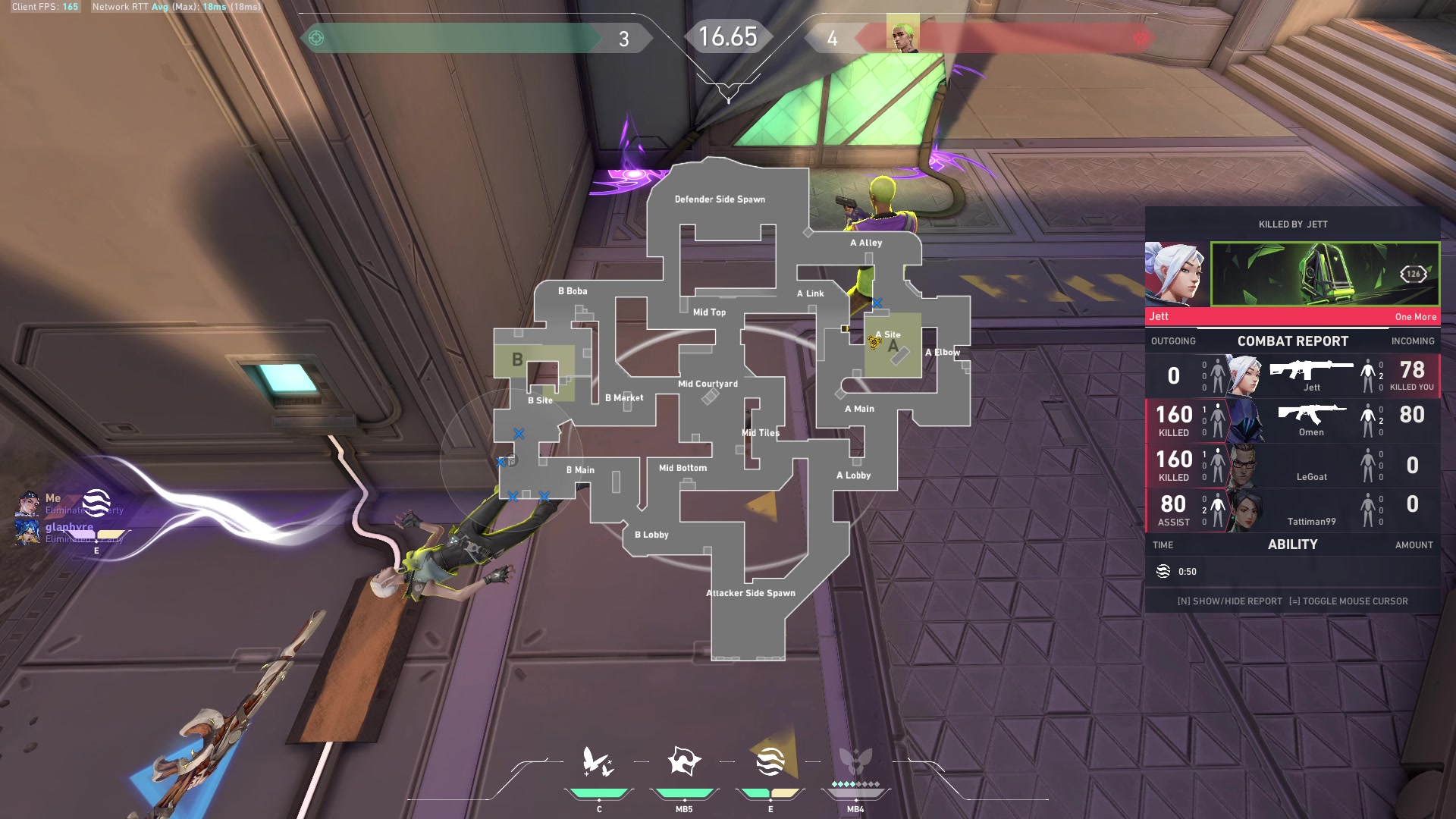The image size is (1456, 819).
Task: Select the Omen row in combat report
Action: pos(1292,420)
